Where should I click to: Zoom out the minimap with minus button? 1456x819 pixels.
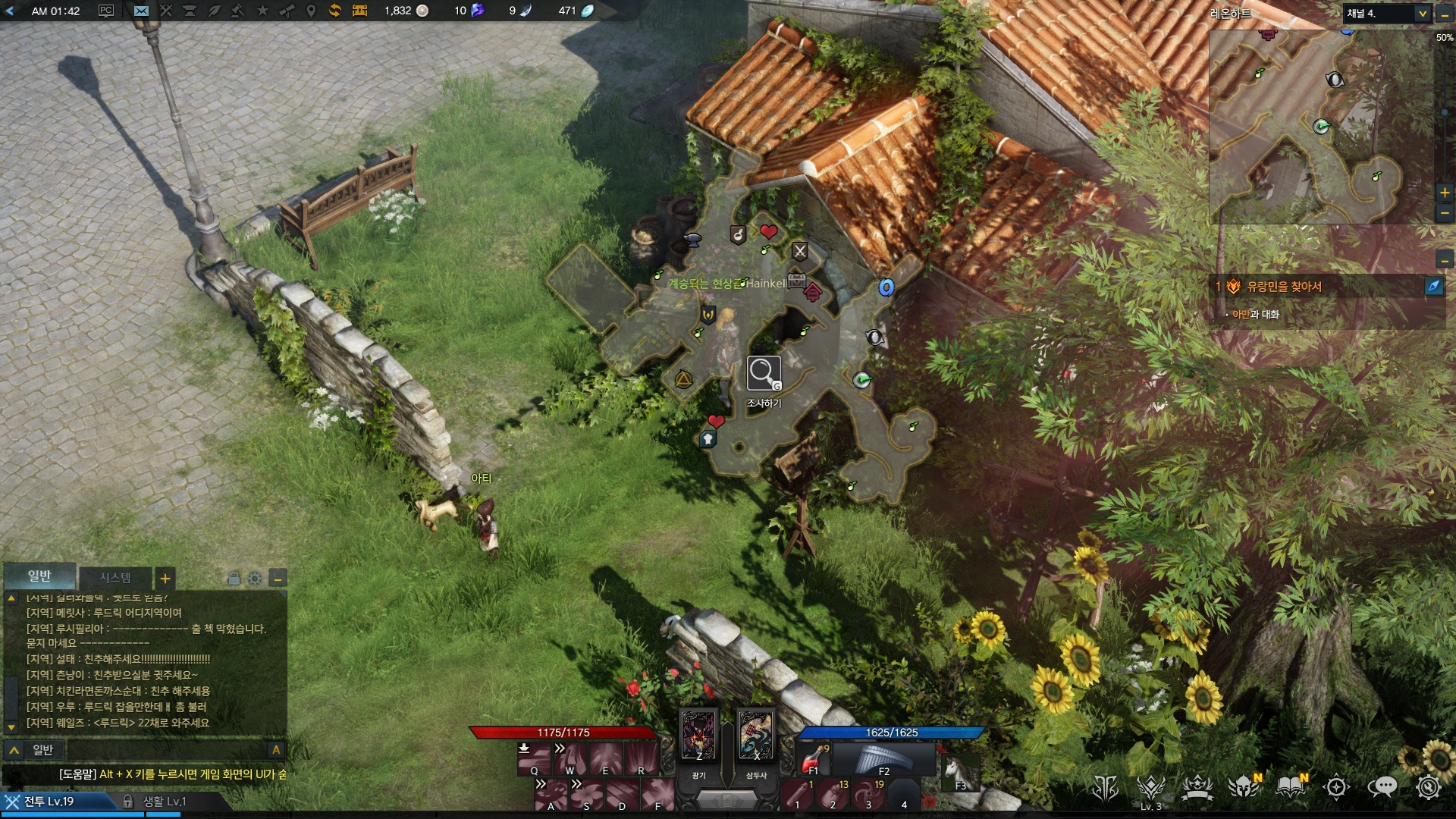coord(1445,214)
